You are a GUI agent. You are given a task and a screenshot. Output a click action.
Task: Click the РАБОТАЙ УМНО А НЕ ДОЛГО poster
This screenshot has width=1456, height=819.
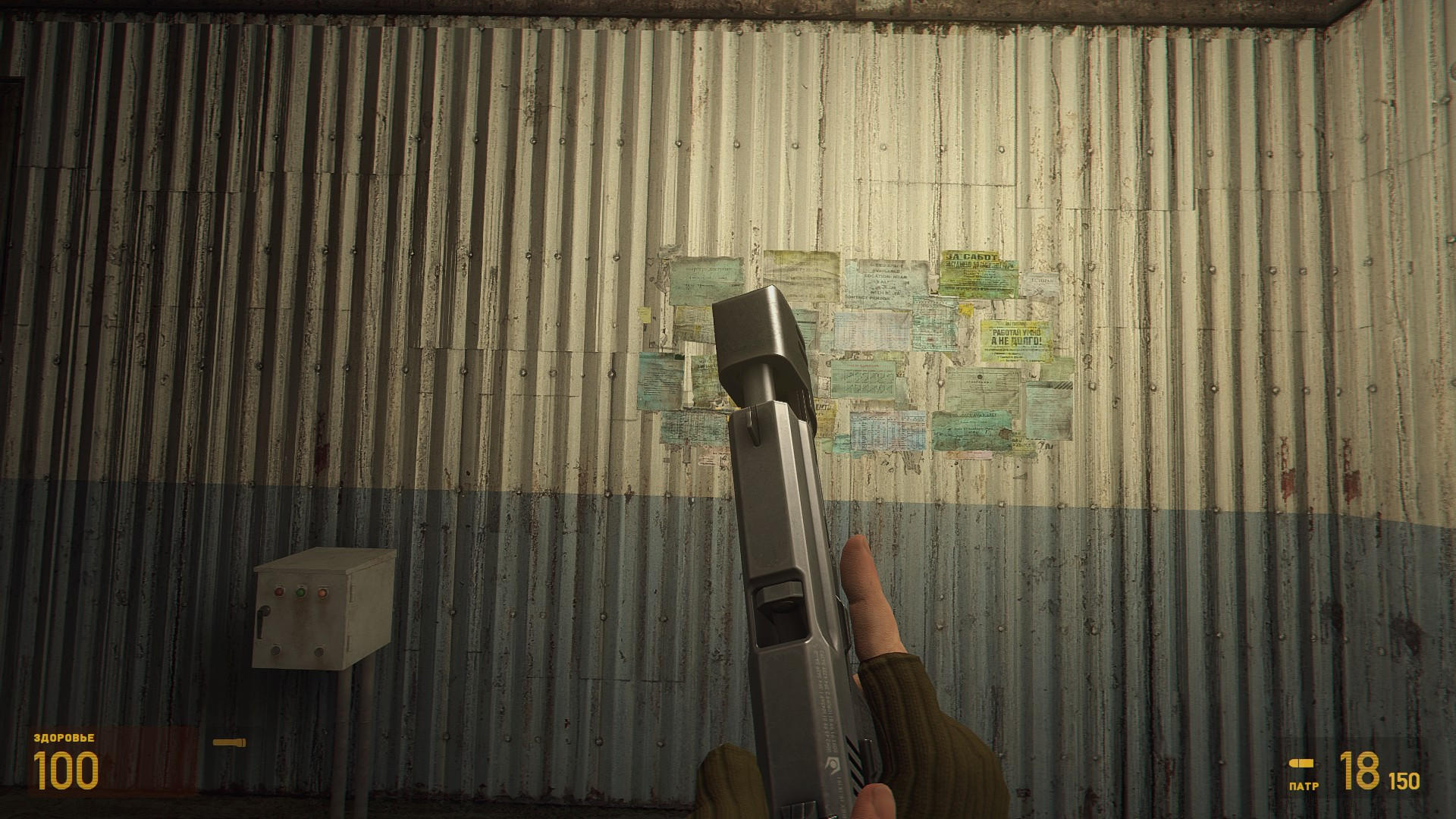coord(1017,337)
